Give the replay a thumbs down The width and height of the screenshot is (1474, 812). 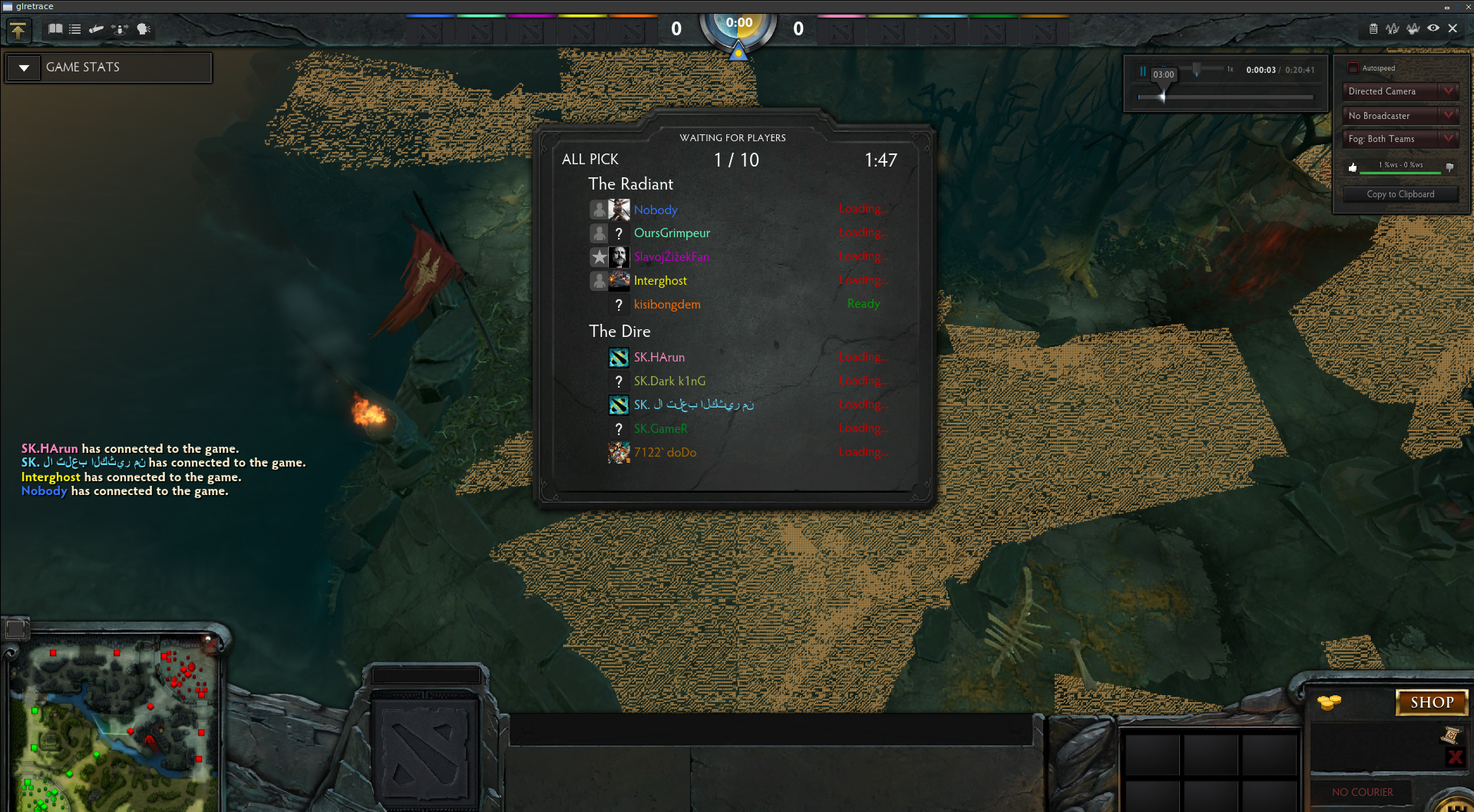1449,167
